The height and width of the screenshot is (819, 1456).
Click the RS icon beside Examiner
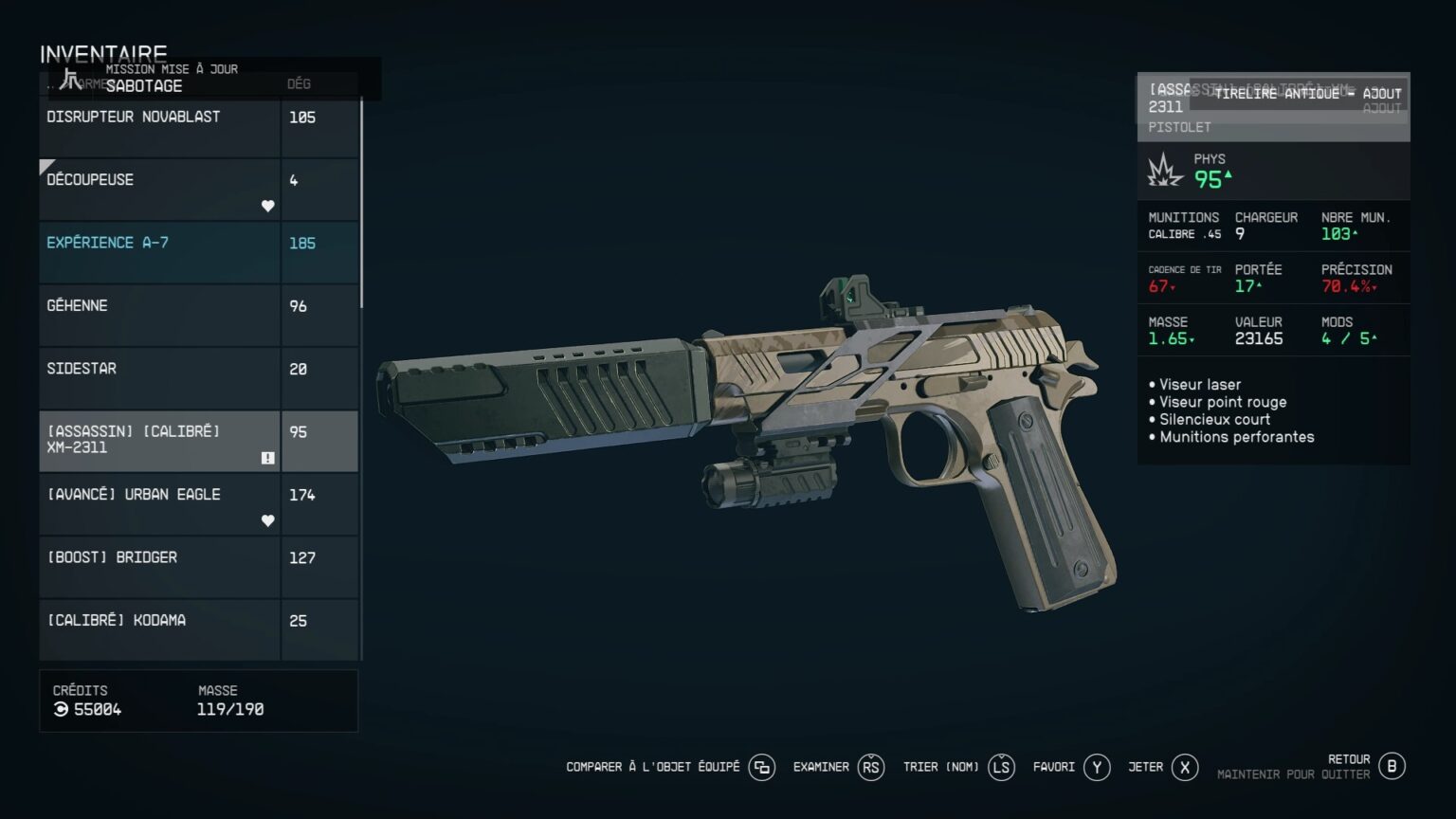871,767
